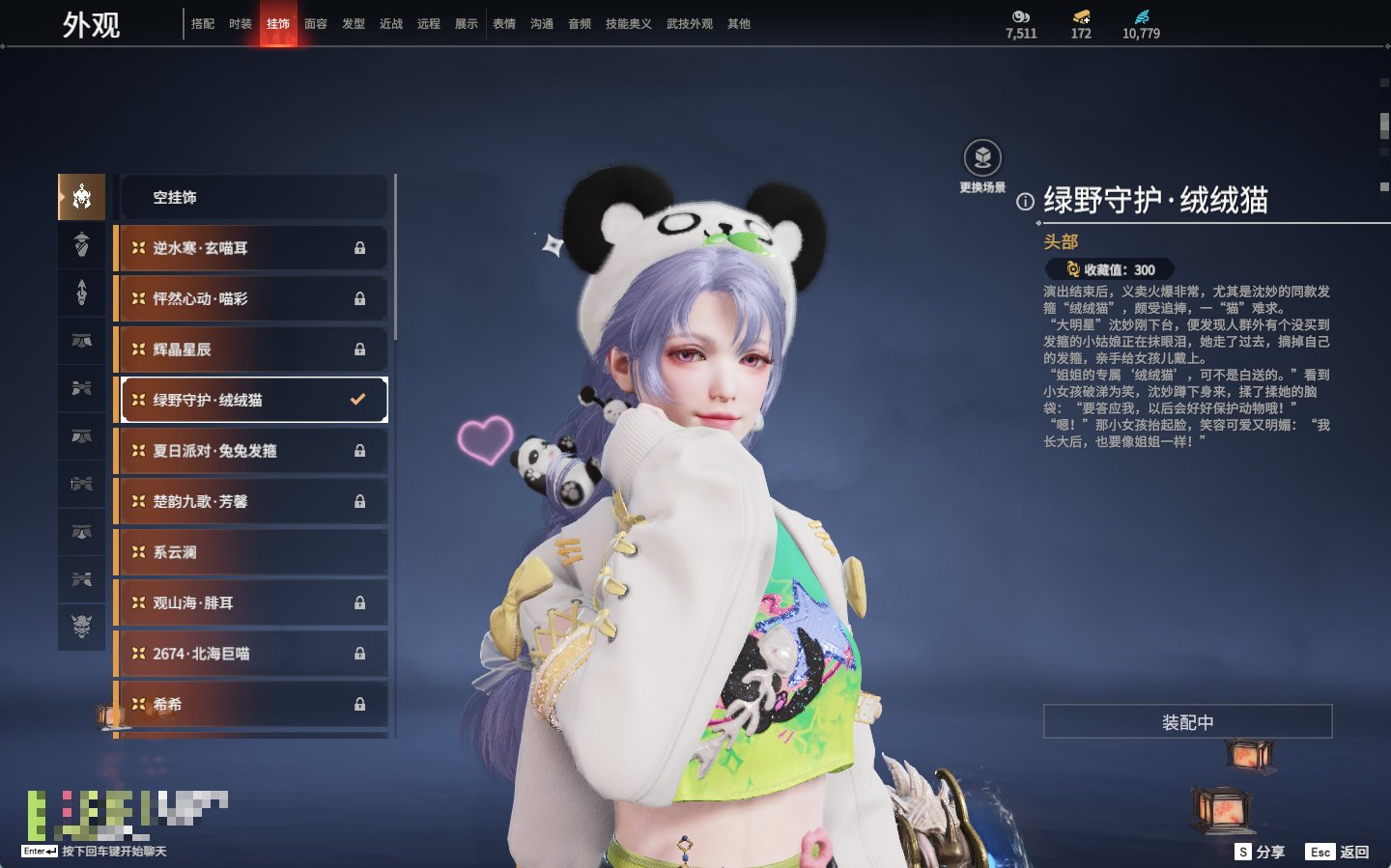Open the 分享 share option
1391x868 pixels.
pyautogui.click(x=1261, y=852)
